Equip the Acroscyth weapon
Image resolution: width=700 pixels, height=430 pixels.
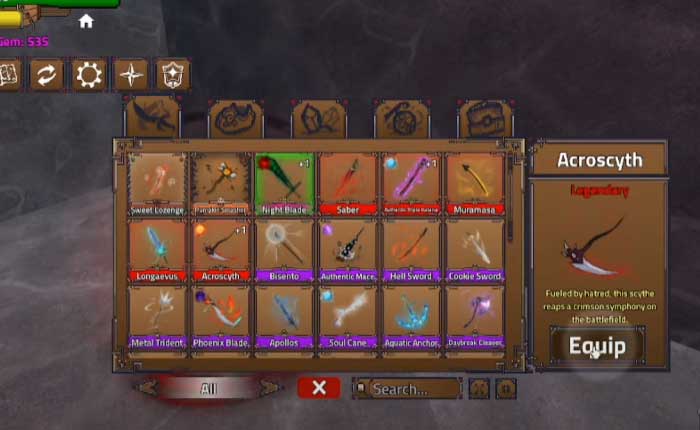[597, 346]
